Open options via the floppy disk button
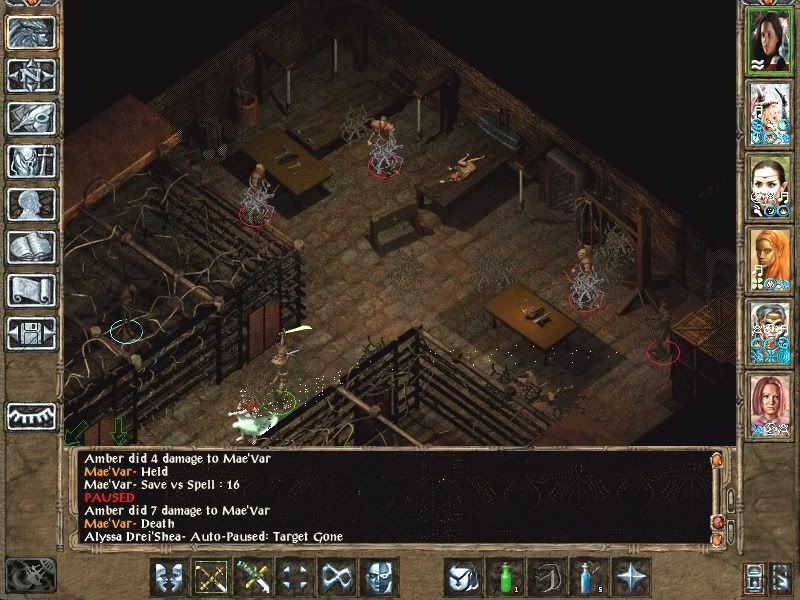 pos(32,332)
